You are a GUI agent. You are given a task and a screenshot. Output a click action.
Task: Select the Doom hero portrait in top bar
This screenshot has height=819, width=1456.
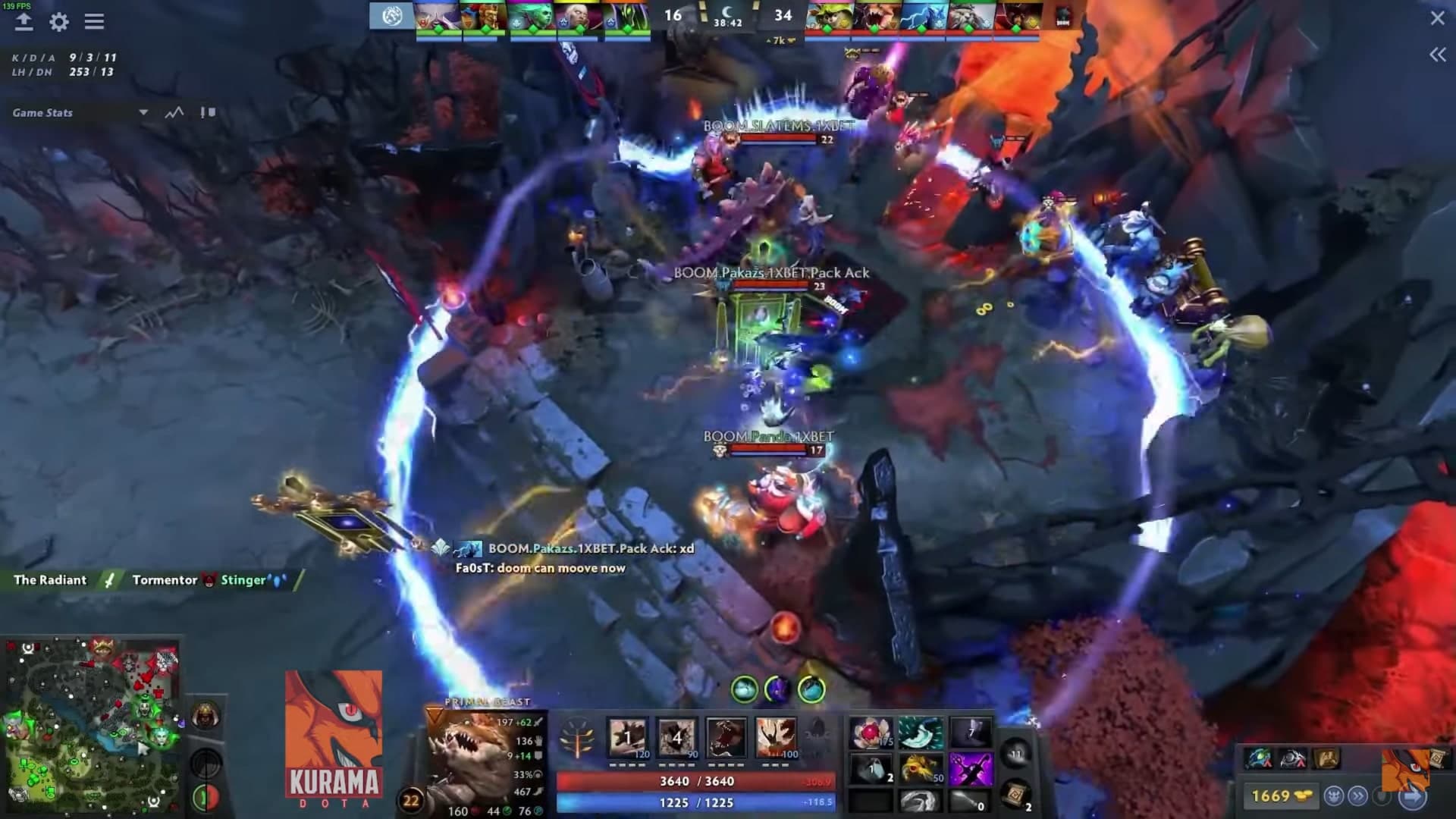point(1018,17)
